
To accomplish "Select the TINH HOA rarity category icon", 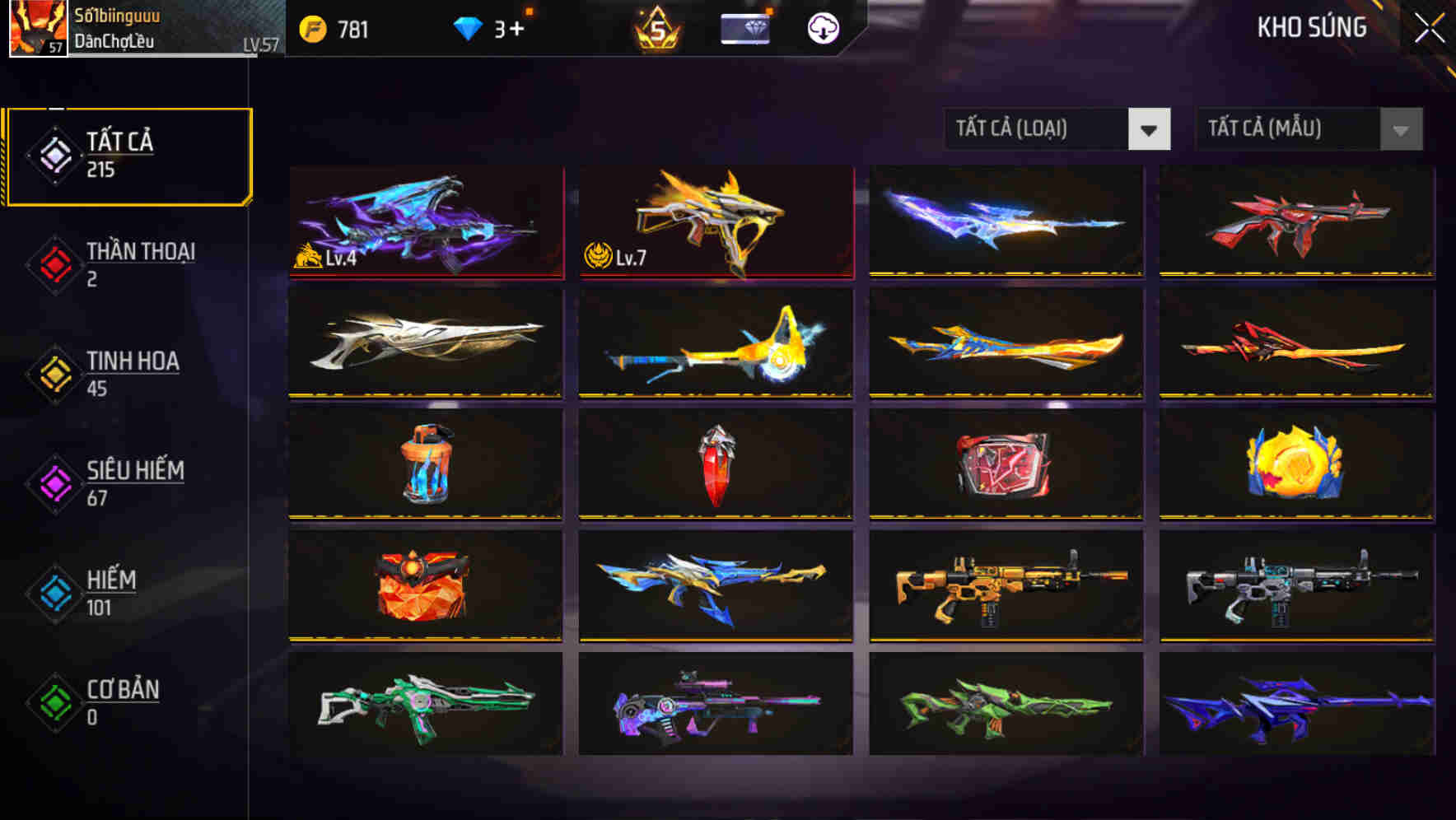I will click(x=53, y=375).
